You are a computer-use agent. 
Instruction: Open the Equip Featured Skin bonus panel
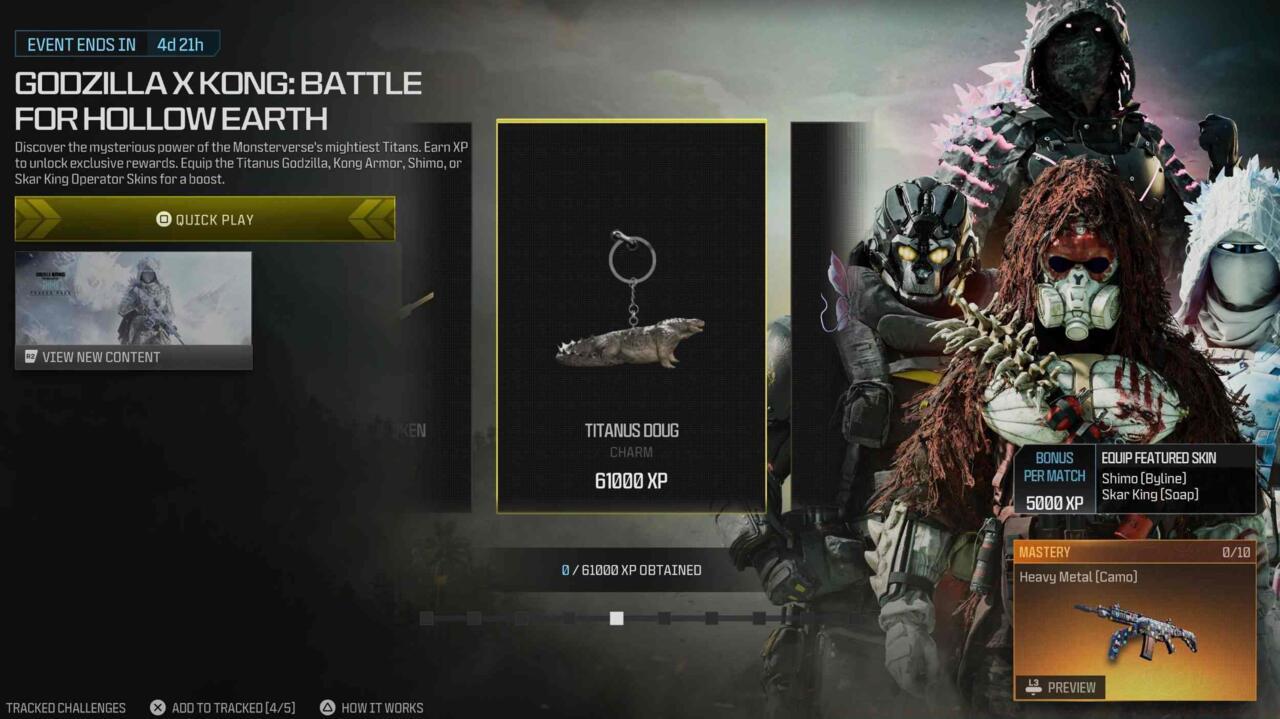1135,480
